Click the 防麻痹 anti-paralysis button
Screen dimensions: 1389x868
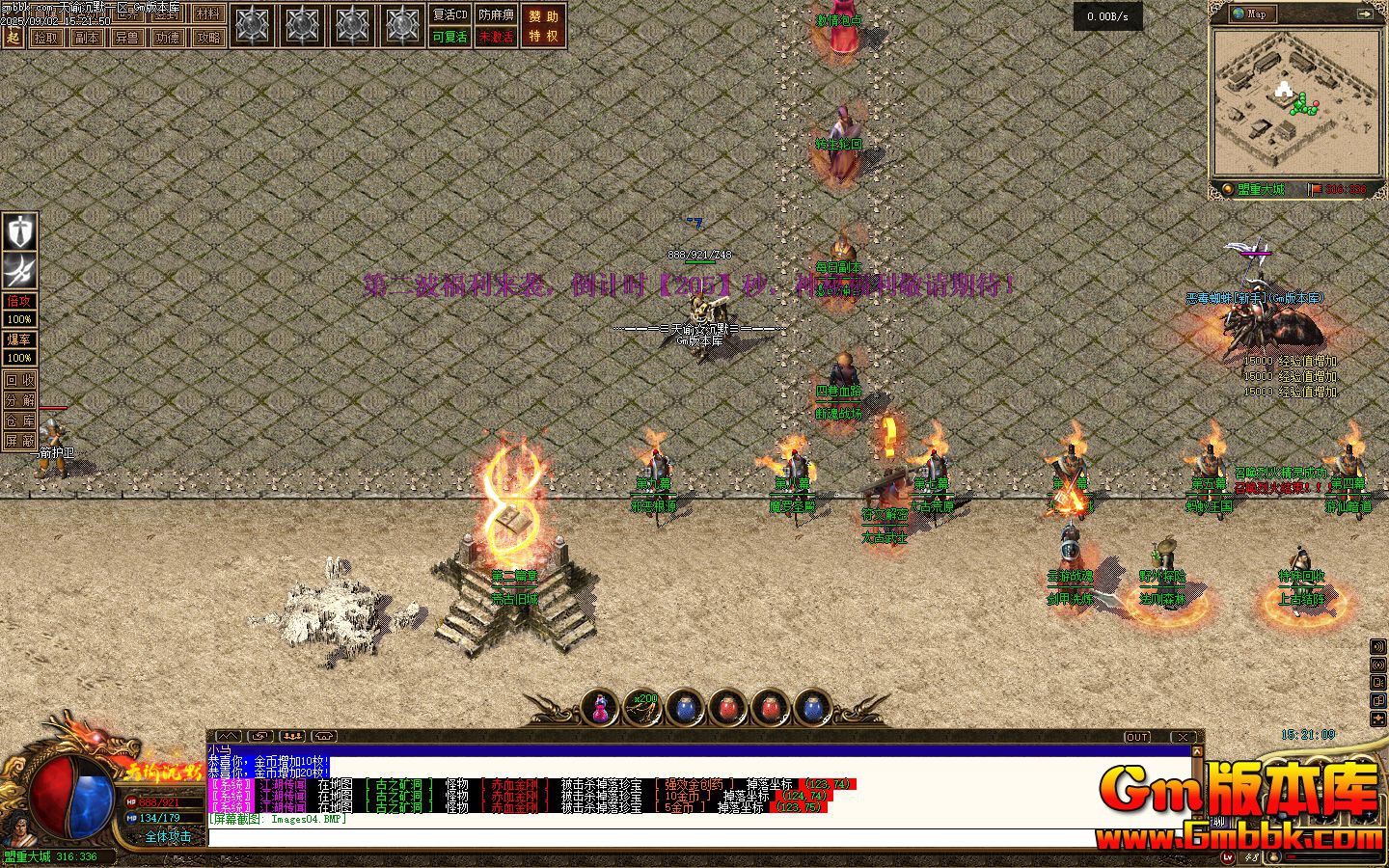click(x=497, y=15)
